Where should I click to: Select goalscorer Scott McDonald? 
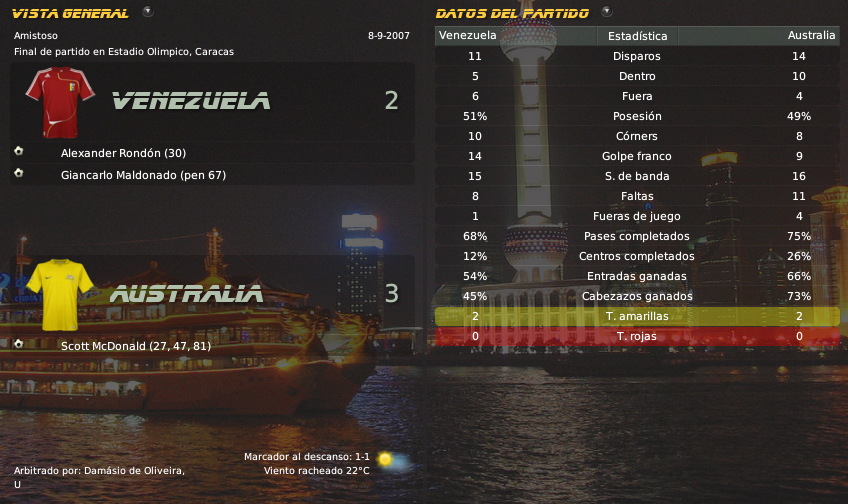pyautogui.click(x=135, y=346)
